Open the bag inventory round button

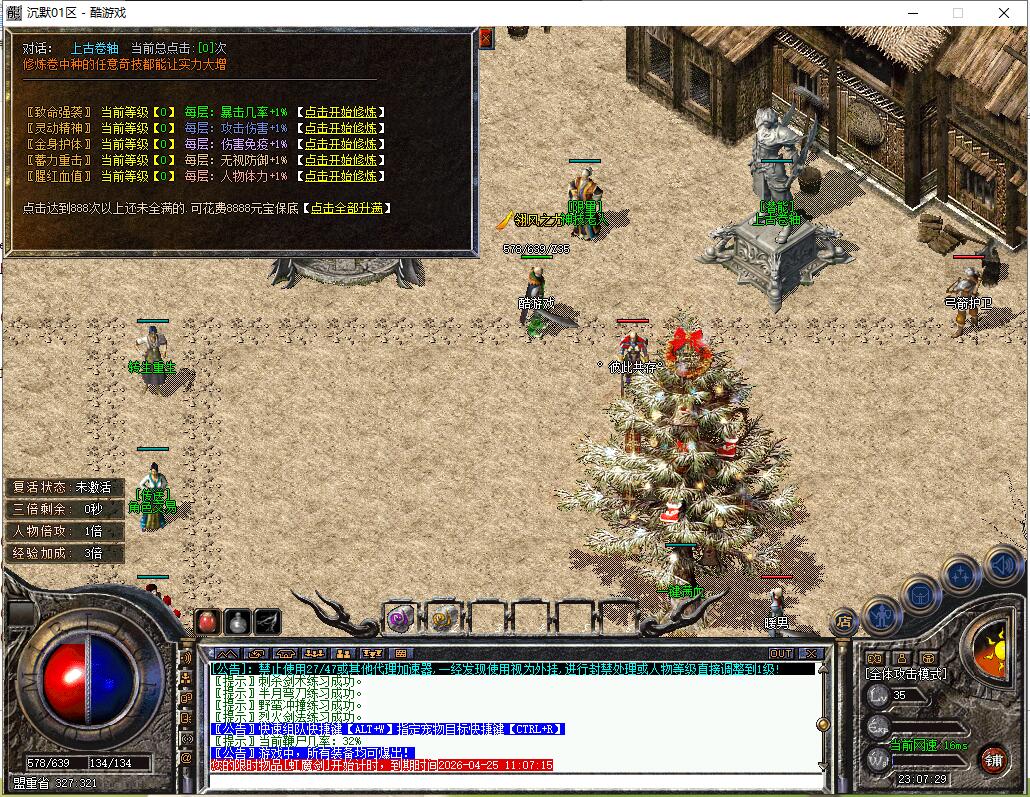tap(922, 595)
